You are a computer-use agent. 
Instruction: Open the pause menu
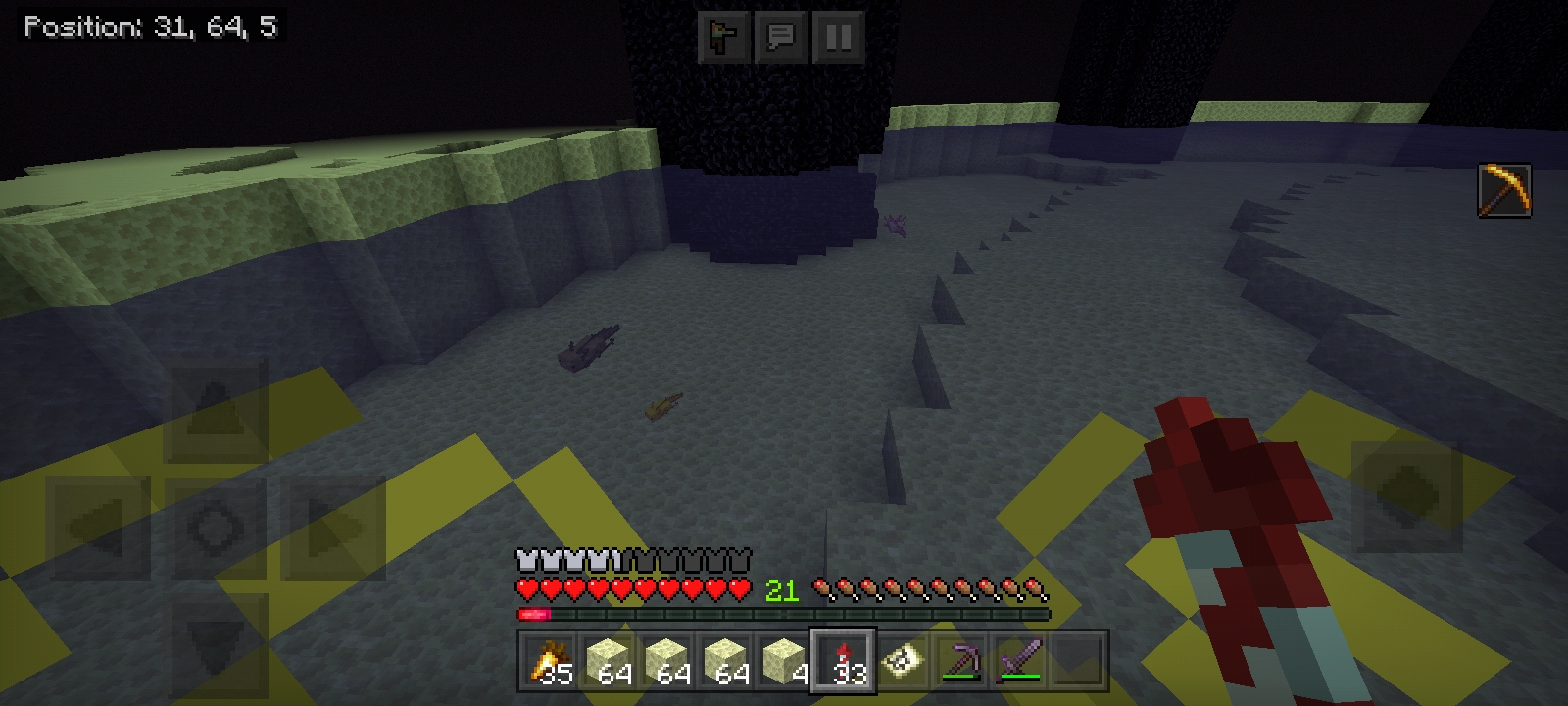pyautogui.click(x=838, y=37)
